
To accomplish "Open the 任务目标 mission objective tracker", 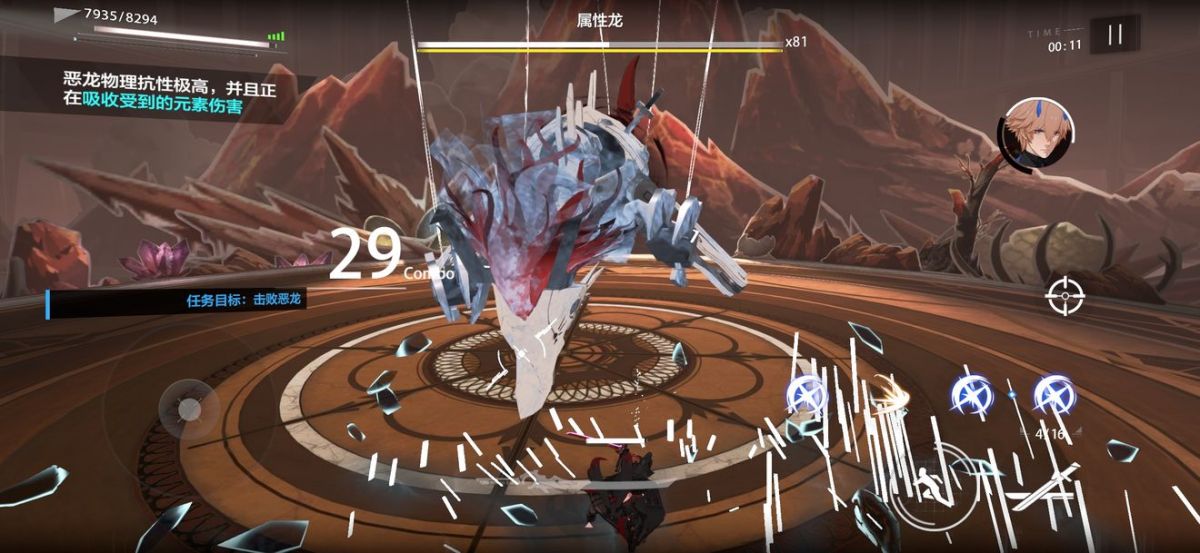I will click(x=177, y=300).
